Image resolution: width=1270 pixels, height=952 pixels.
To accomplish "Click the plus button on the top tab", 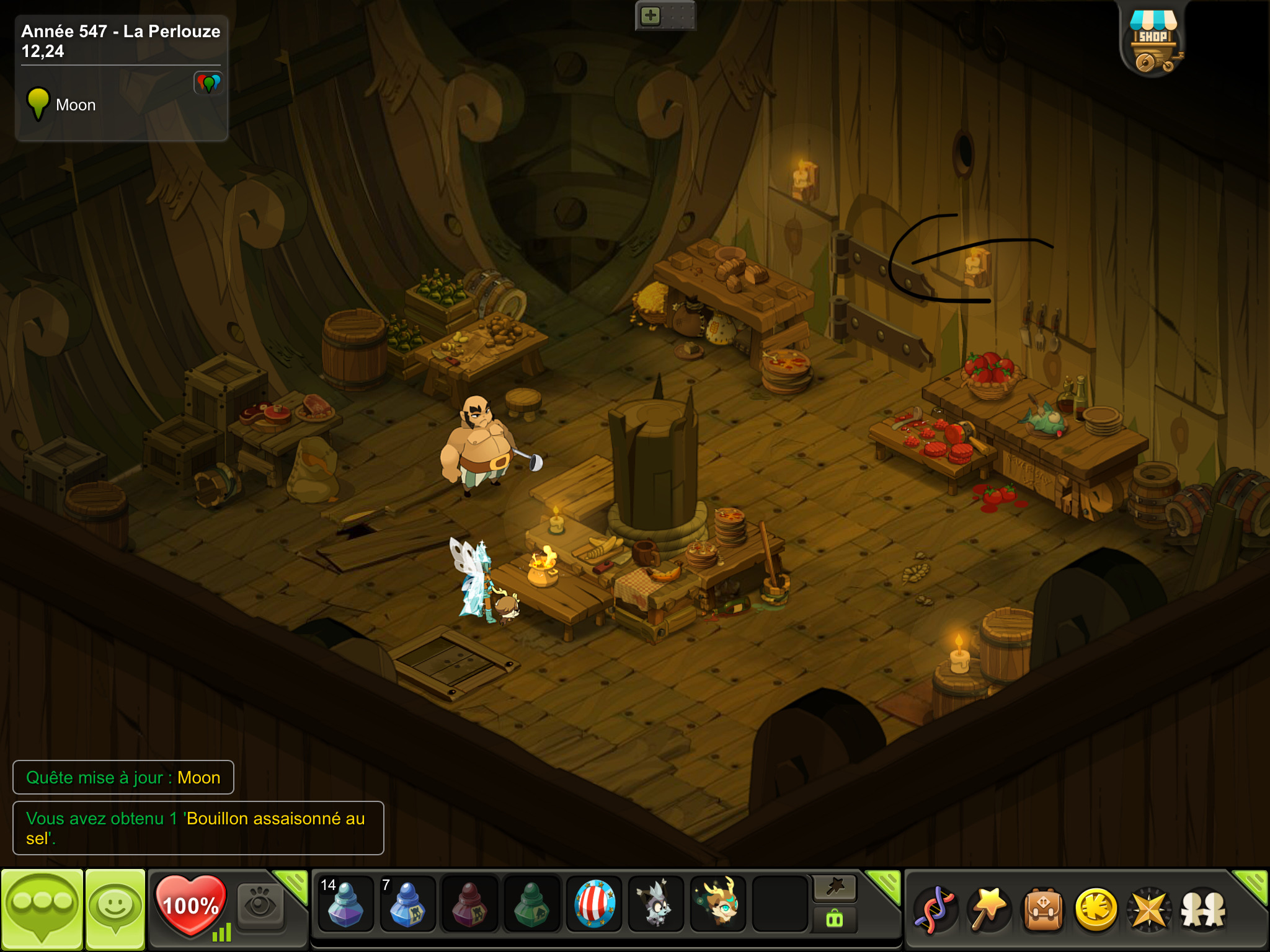I will coord(651,16).
